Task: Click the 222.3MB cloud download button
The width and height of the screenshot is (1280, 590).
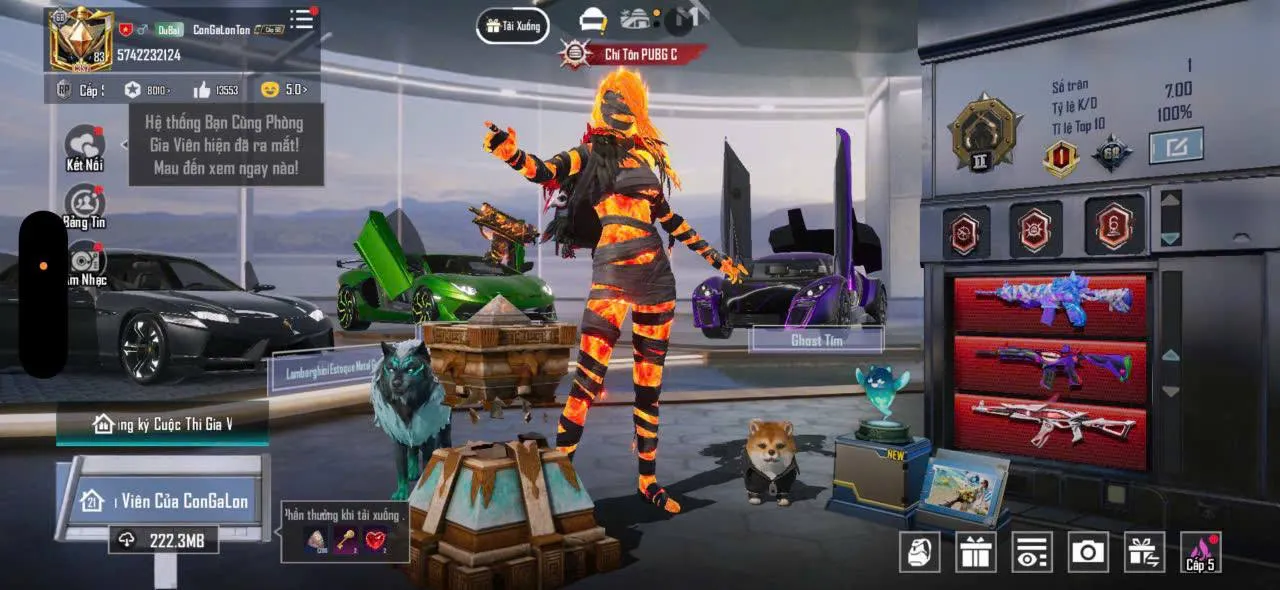Action: point(162,540)
